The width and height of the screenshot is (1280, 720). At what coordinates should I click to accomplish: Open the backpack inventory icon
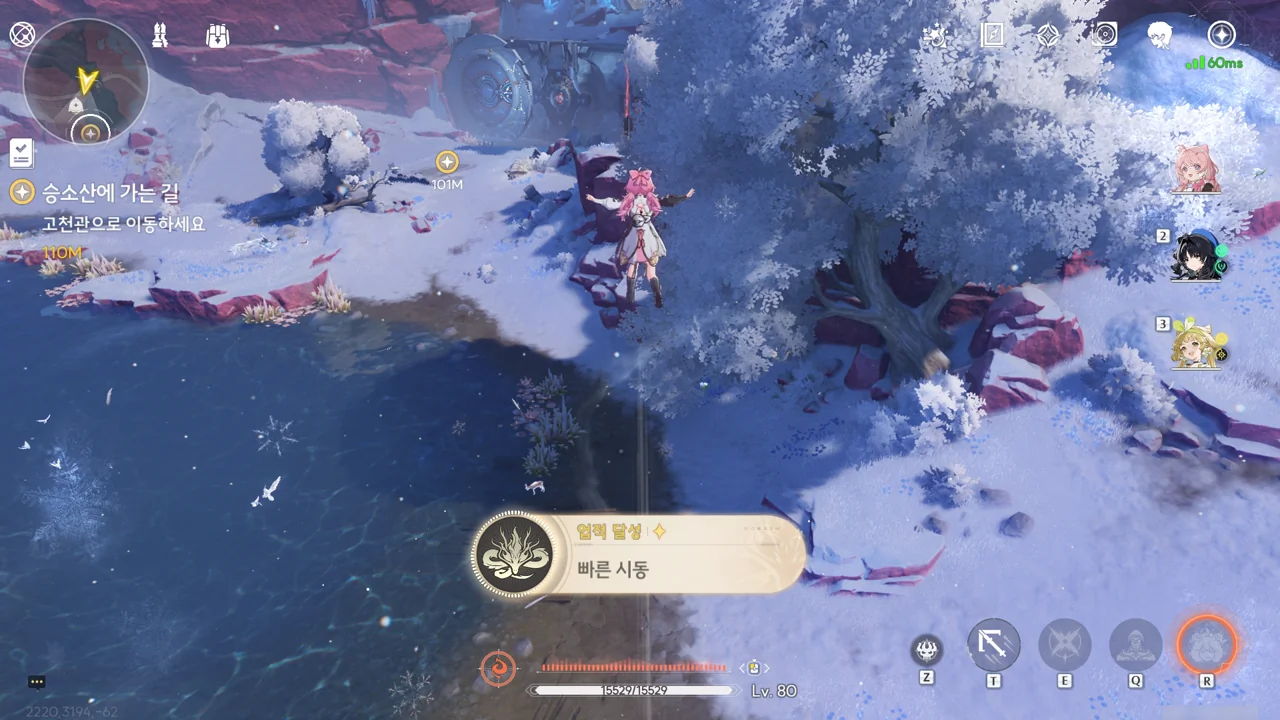tap(218, 36)
